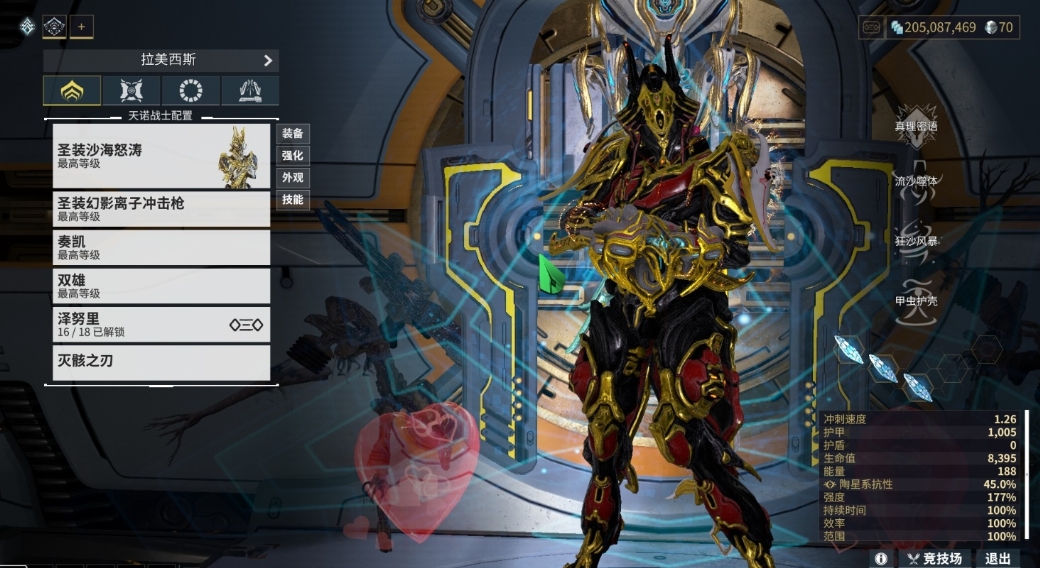Open the 装备 (Equip) option
This screenshot has height=568, width=1040.
point(292,133)
